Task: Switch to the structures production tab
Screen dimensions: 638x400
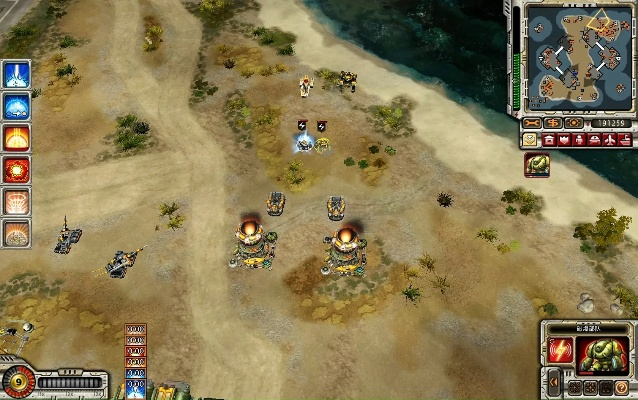Action: click(x=548, y=140)
